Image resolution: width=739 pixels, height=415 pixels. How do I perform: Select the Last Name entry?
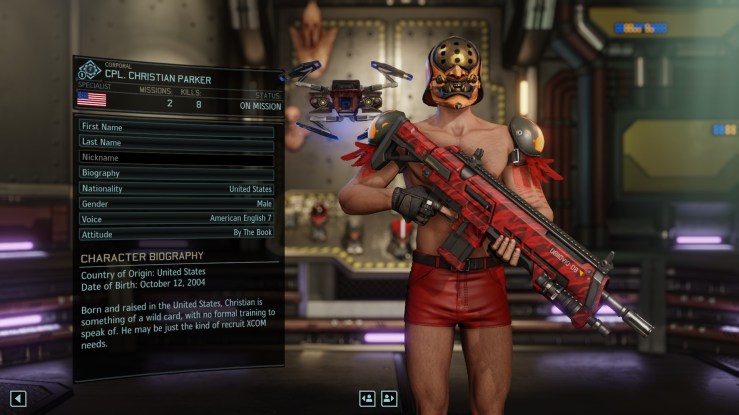point(176,142)
